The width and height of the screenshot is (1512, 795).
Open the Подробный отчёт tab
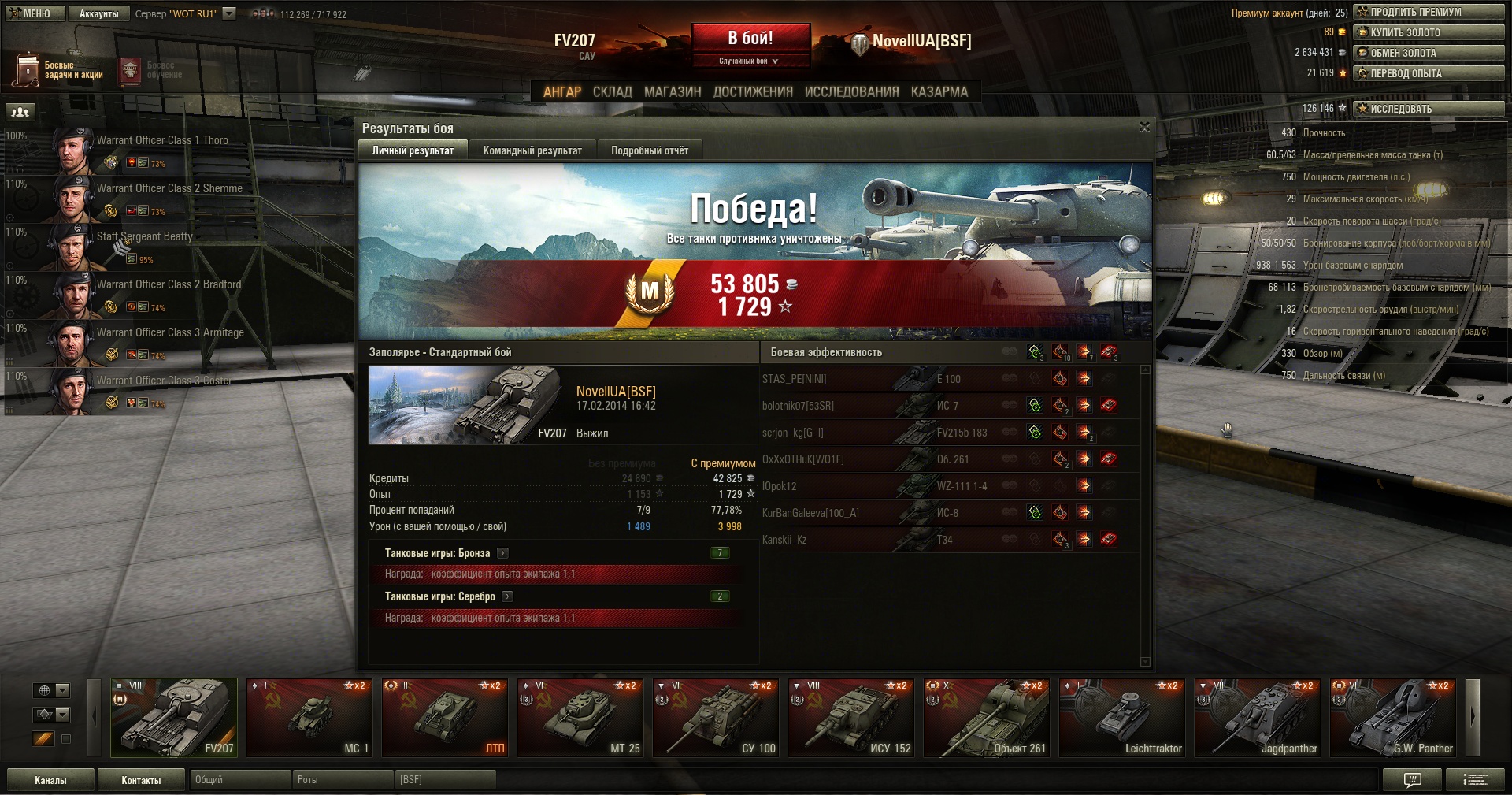[x=650, y=150]
